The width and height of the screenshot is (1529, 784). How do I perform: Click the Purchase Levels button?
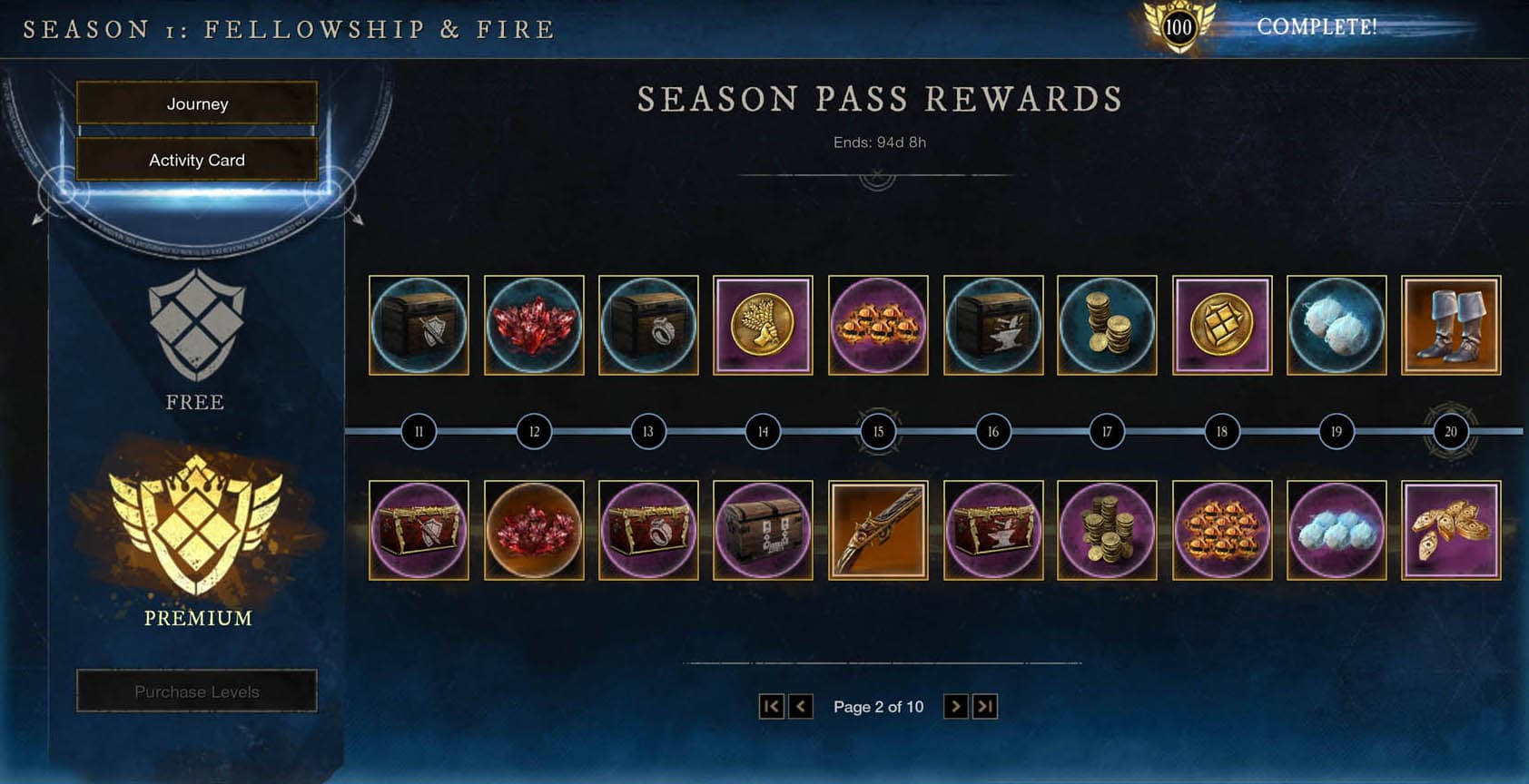tap(197, 691)
